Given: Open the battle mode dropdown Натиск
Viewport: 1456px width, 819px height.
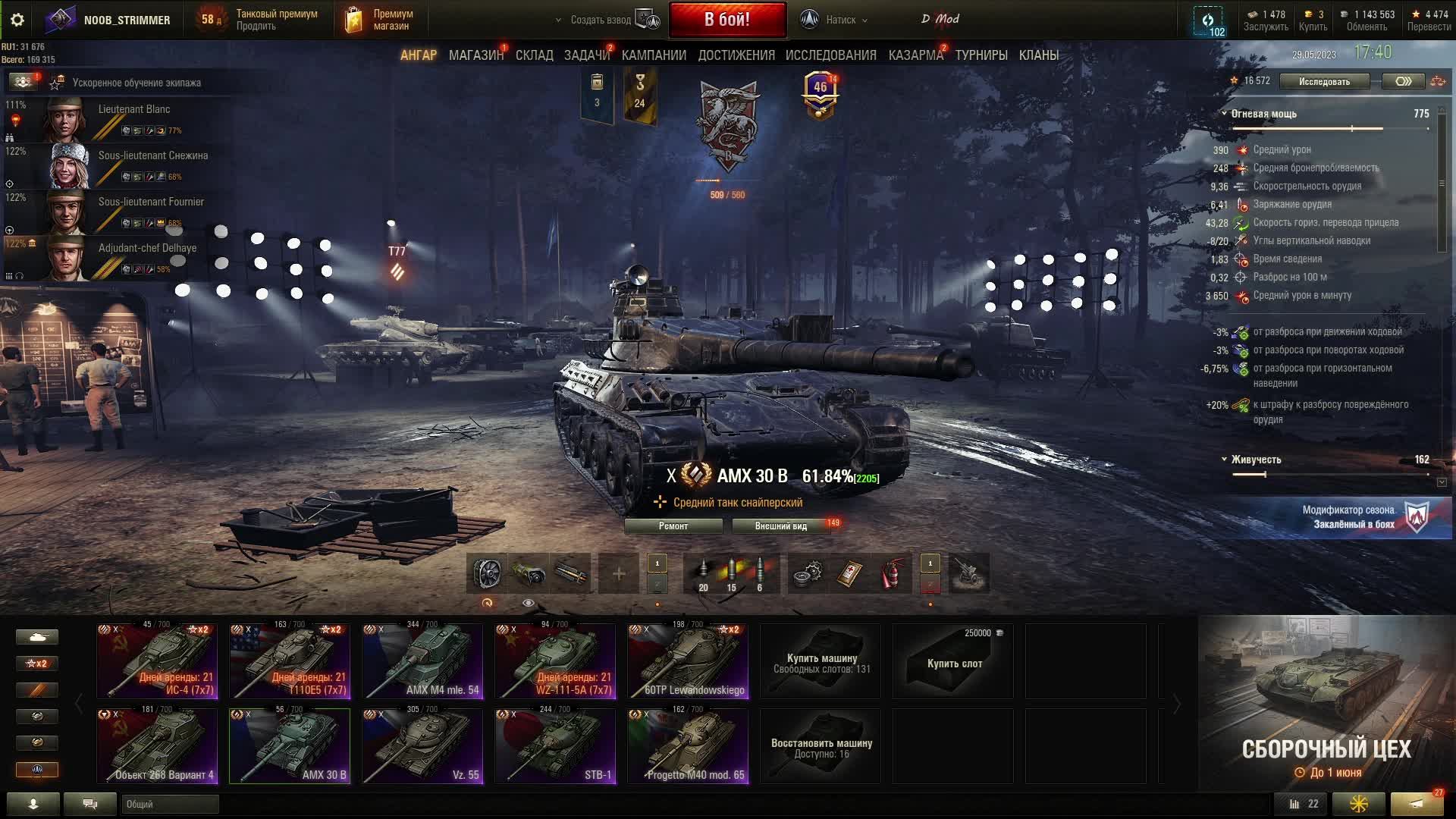Looking at the screenshot, I should pos(840,20).
